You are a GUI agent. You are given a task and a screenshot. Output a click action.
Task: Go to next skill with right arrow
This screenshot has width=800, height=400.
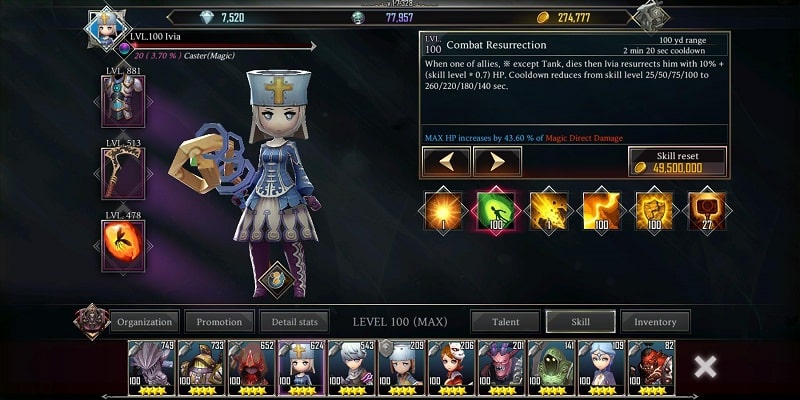pos(496,161)
